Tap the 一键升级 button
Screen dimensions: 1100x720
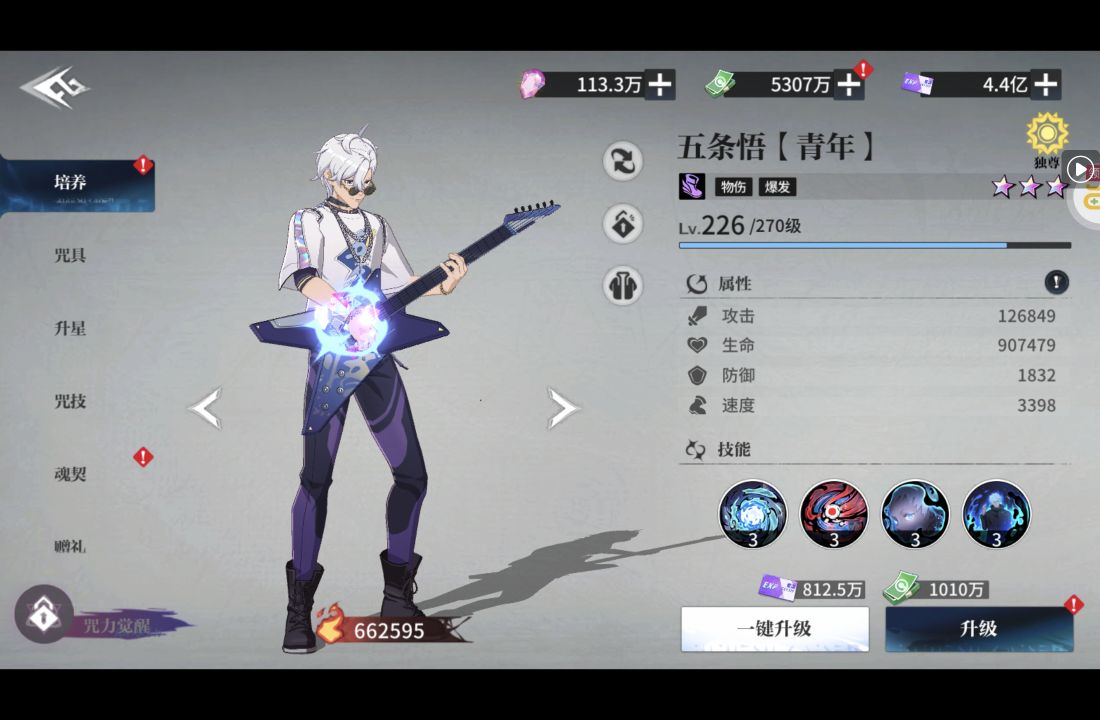click(x=774, y=629)
